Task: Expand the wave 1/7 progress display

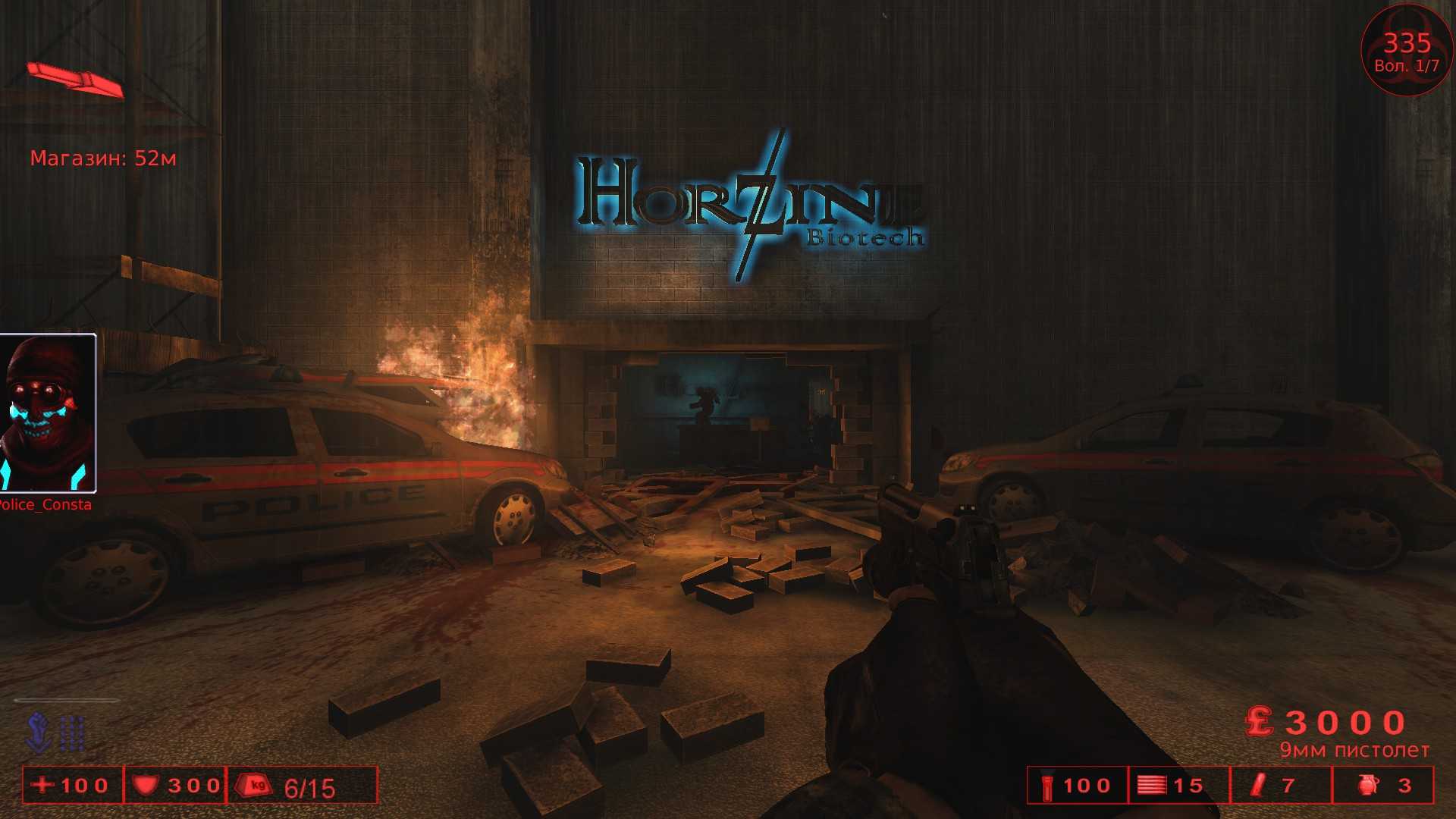Action: (1406, 64)
